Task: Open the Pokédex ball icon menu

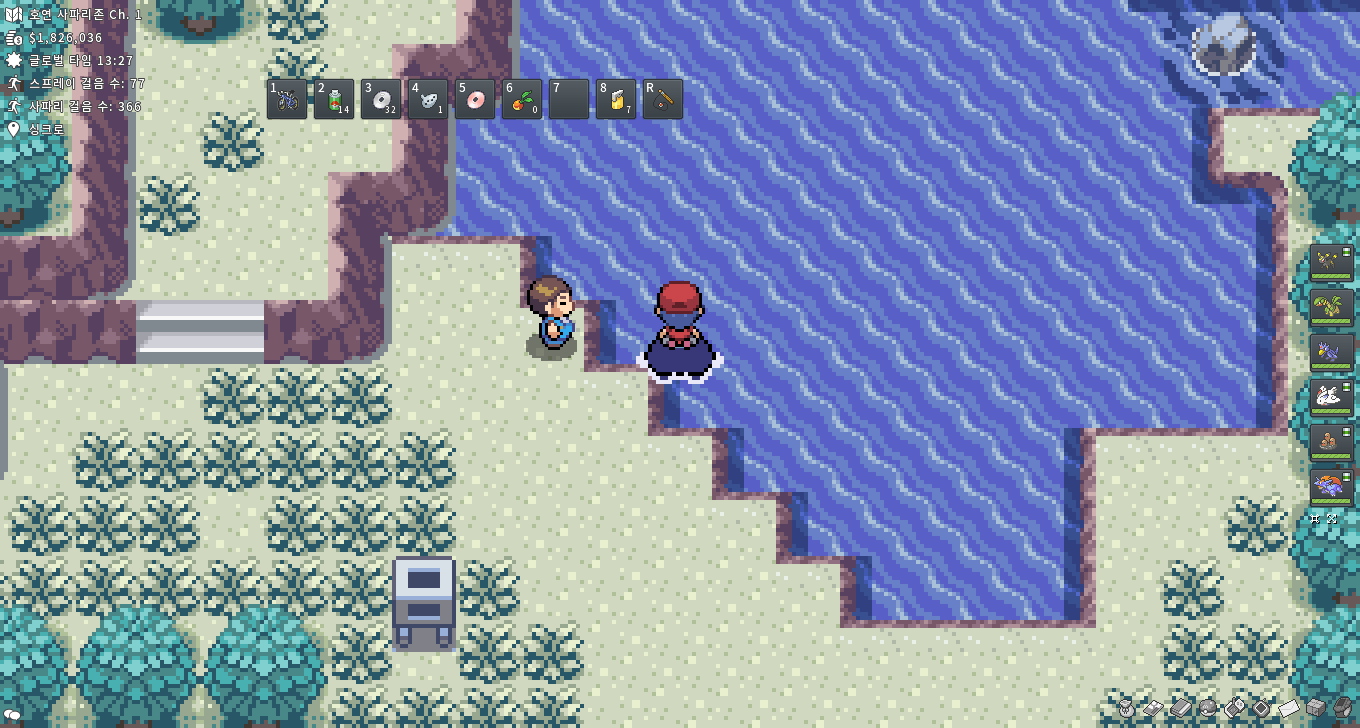Action: (x=1208, y=708)
